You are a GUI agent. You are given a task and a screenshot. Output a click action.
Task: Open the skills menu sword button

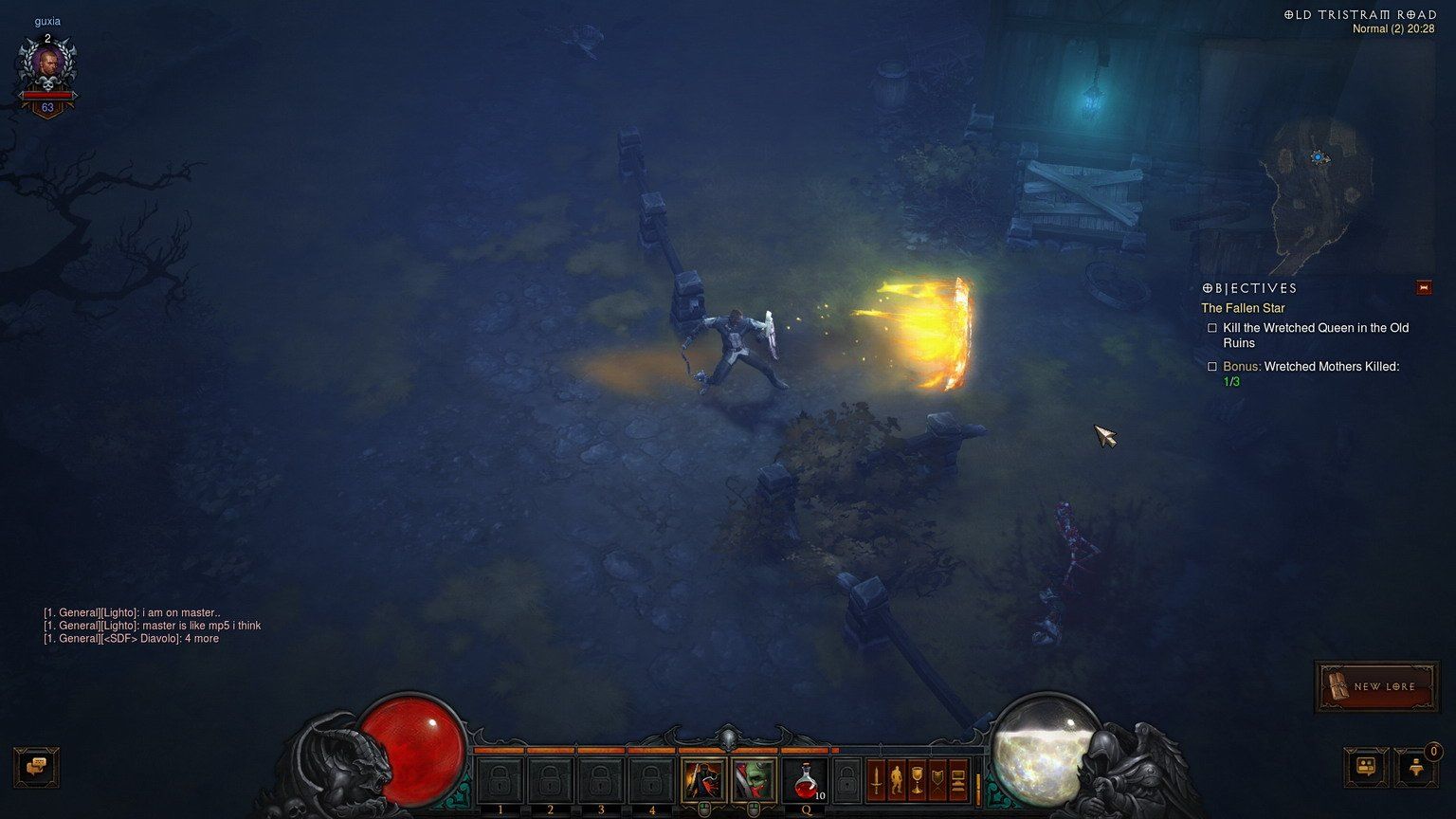coord(877,780)
